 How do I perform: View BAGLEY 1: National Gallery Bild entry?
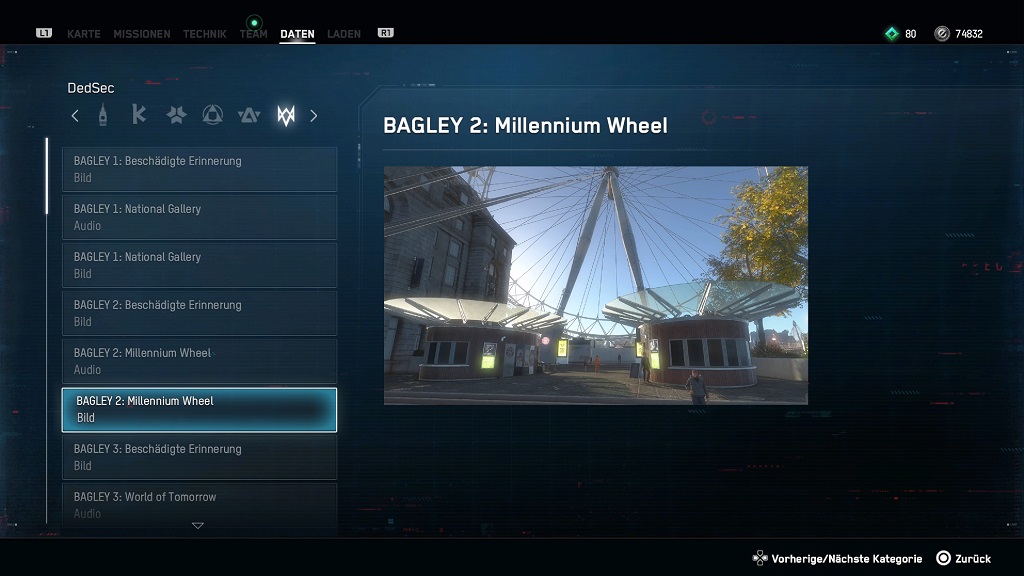[200, 265]
